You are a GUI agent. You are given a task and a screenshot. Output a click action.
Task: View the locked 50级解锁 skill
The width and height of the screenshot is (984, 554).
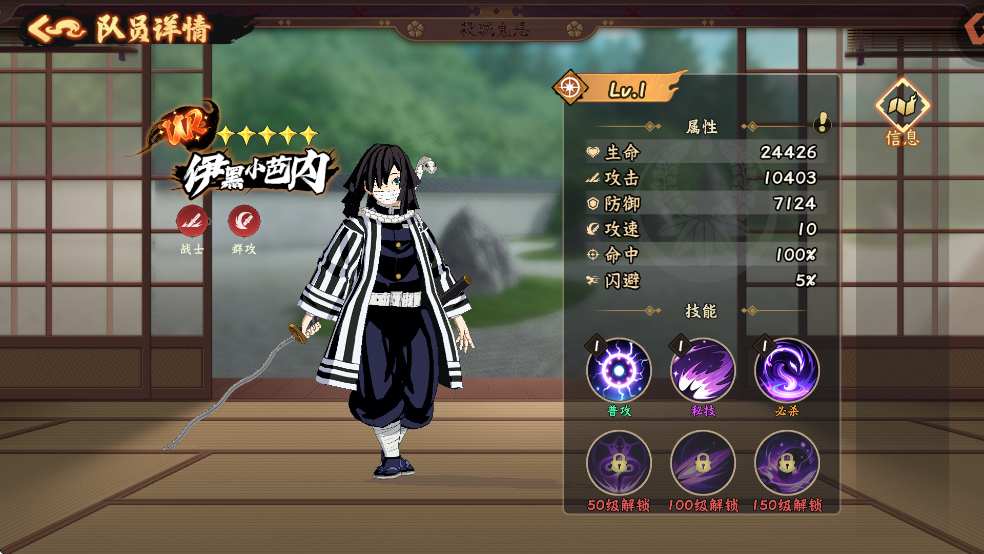[x=618, y=463]
